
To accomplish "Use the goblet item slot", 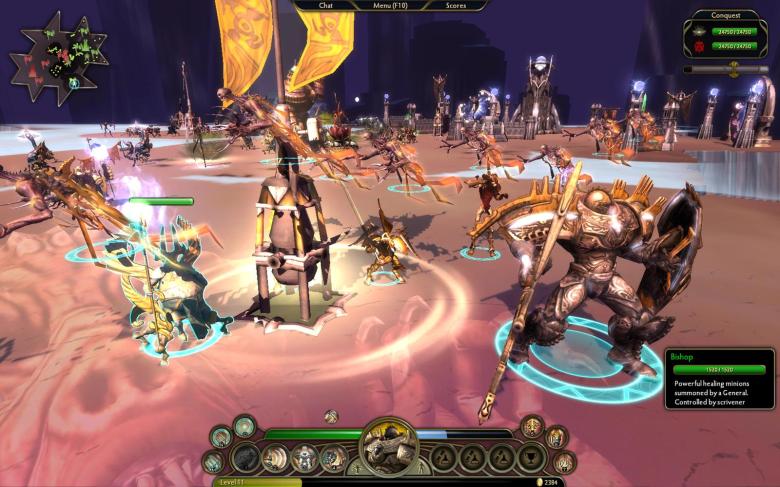I will coord(530,458).
